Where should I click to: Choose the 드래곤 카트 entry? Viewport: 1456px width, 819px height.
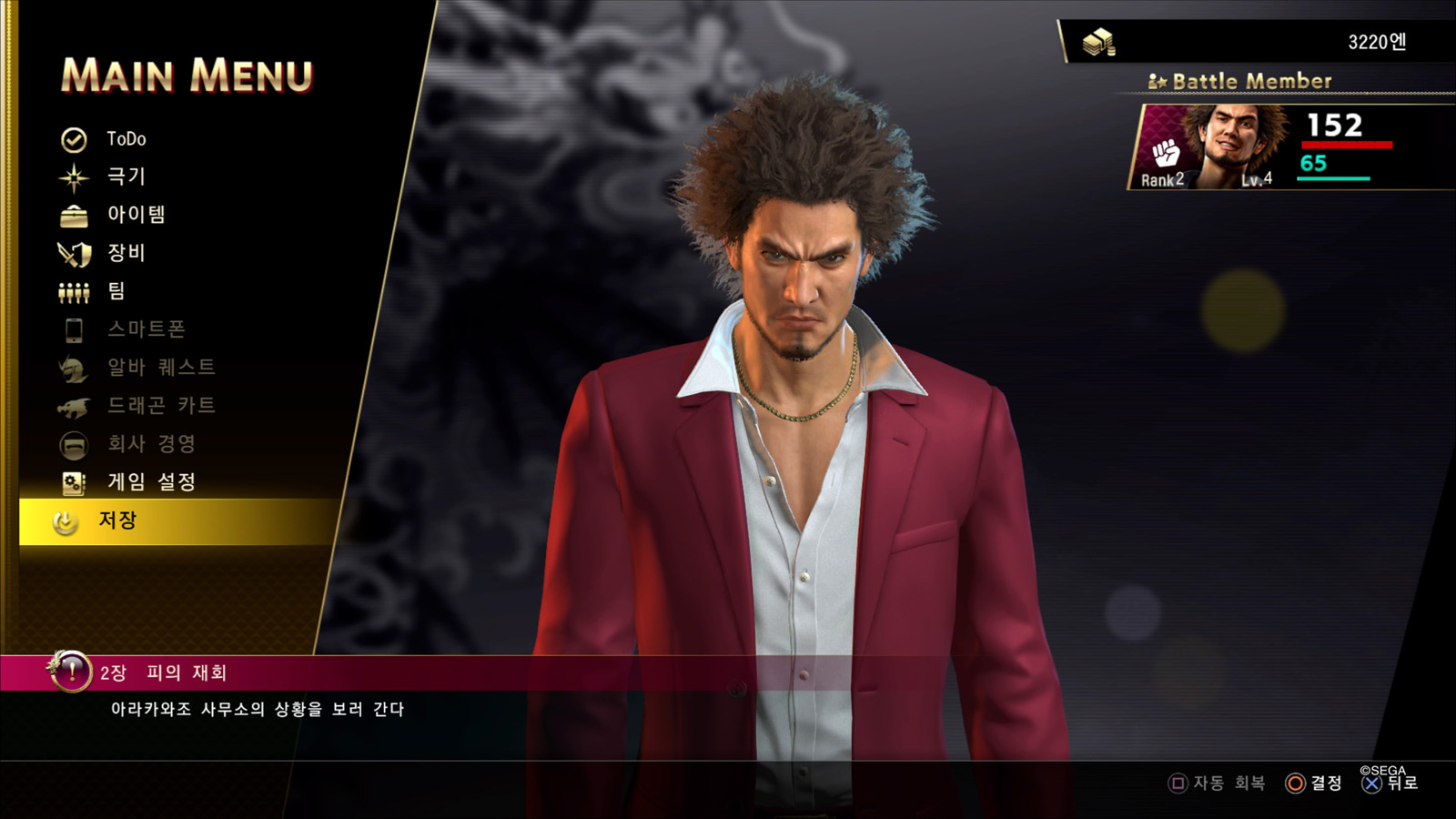pyautogui.click(x=161, y=406)
